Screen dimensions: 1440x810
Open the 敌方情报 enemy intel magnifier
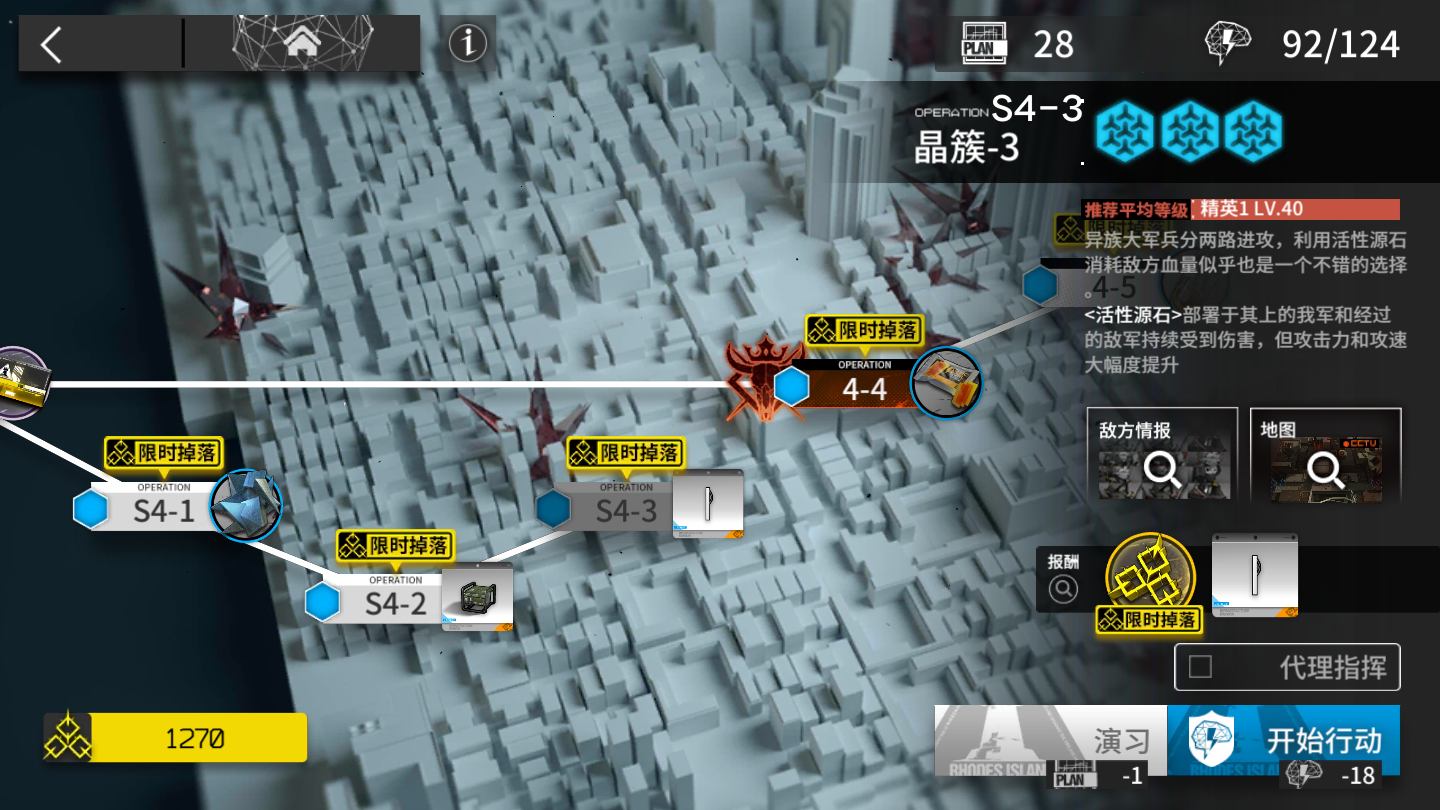click(1161, 469)
